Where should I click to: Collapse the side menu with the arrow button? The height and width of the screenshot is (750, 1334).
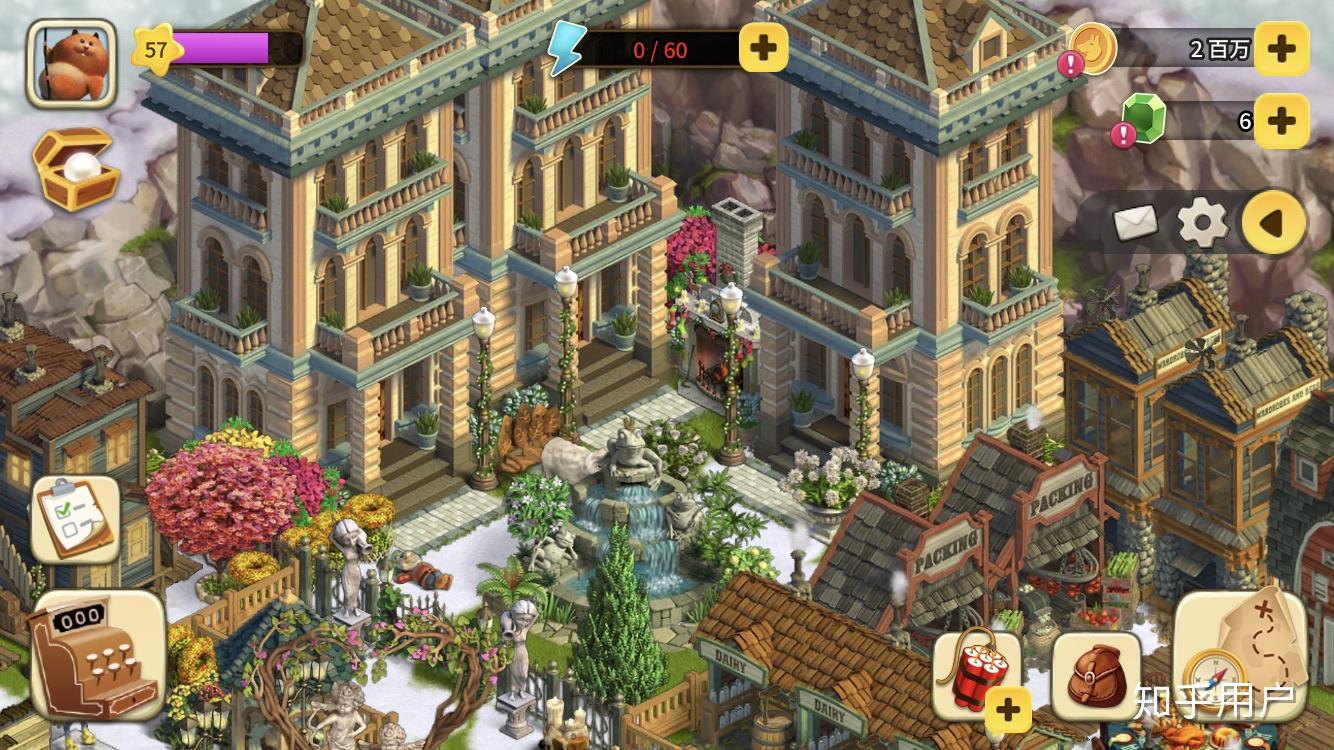pos(1273,222)
